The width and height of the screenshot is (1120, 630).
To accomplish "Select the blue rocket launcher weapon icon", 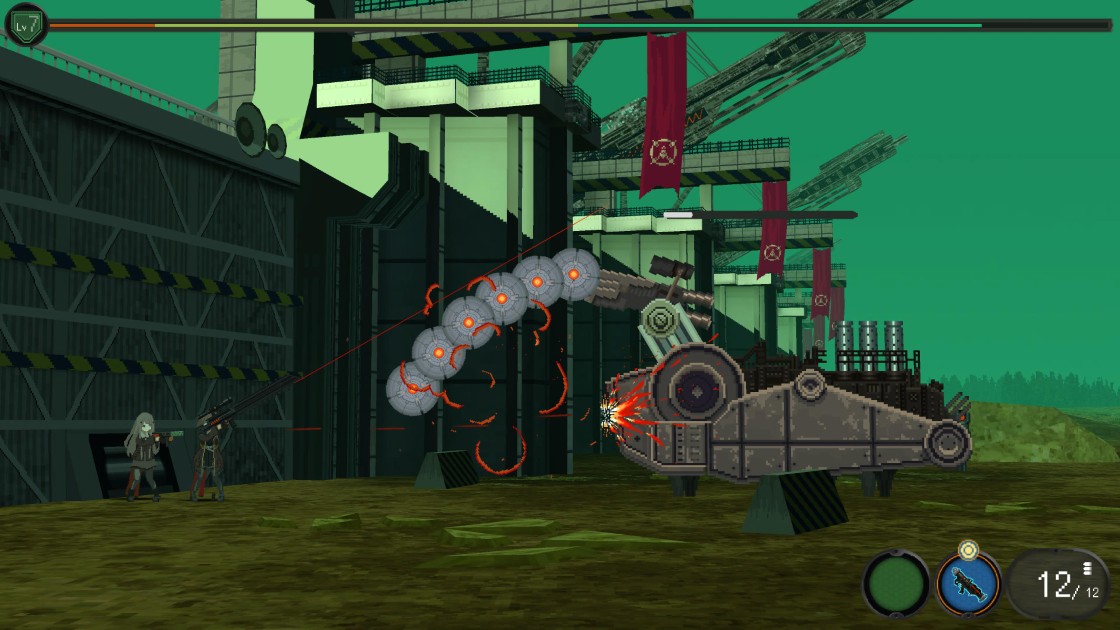I will coord(968,583).
